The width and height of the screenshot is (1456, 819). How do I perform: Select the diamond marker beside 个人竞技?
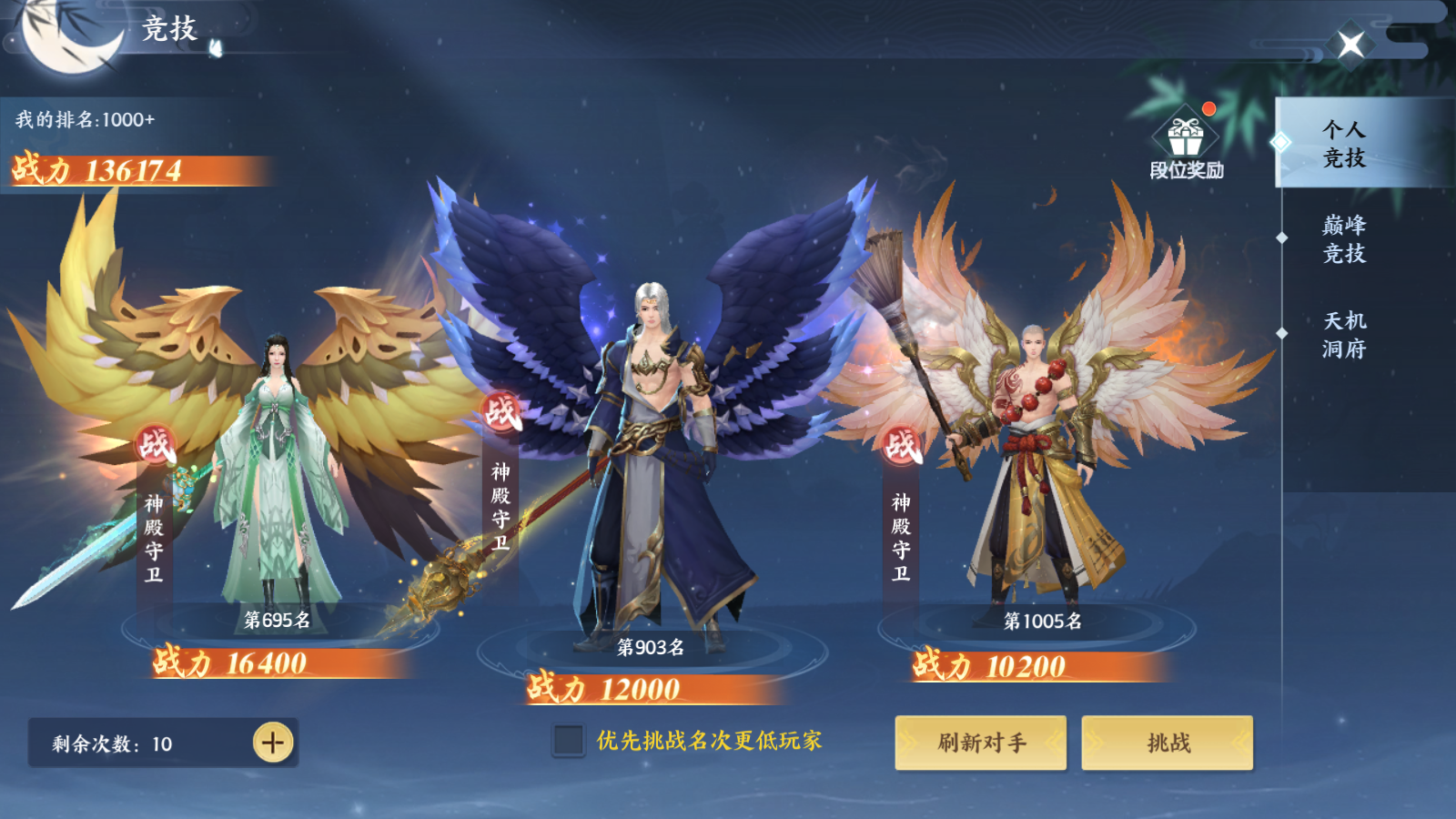[x=1283, y=141]
